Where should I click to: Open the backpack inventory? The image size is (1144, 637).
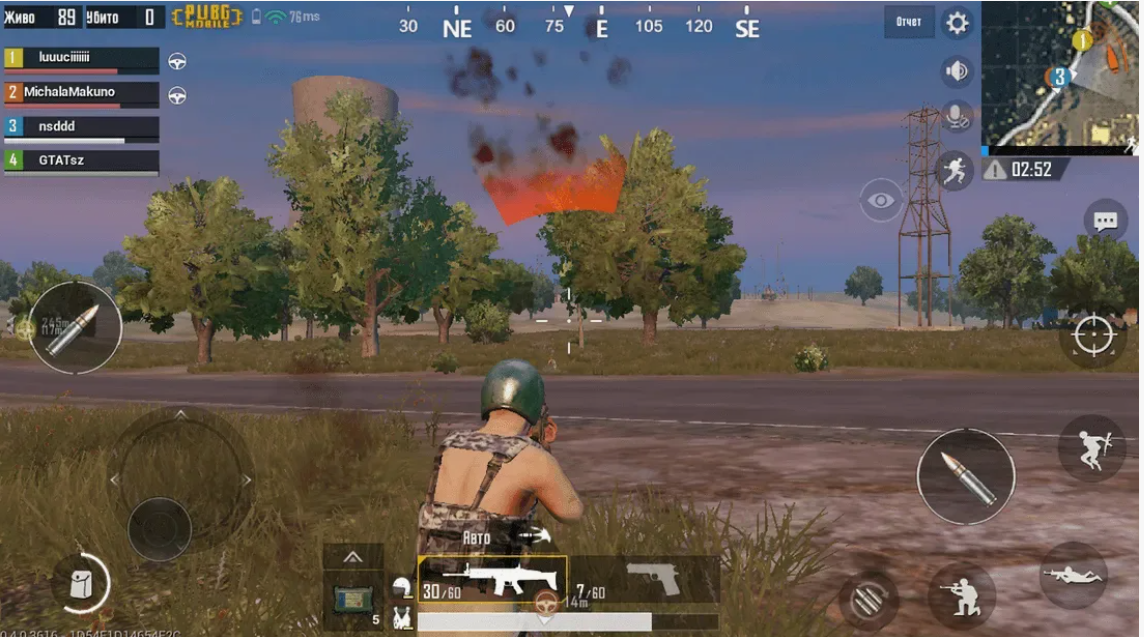(80, 583)
